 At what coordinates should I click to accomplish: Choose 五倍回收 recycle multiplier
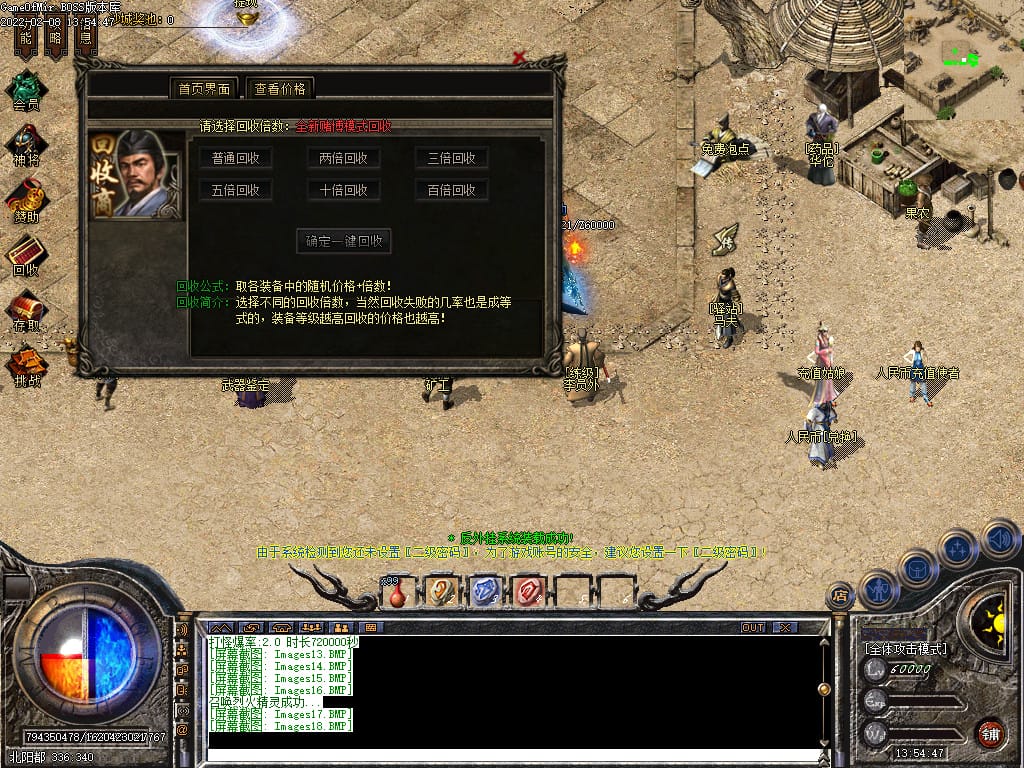point(236,190)
